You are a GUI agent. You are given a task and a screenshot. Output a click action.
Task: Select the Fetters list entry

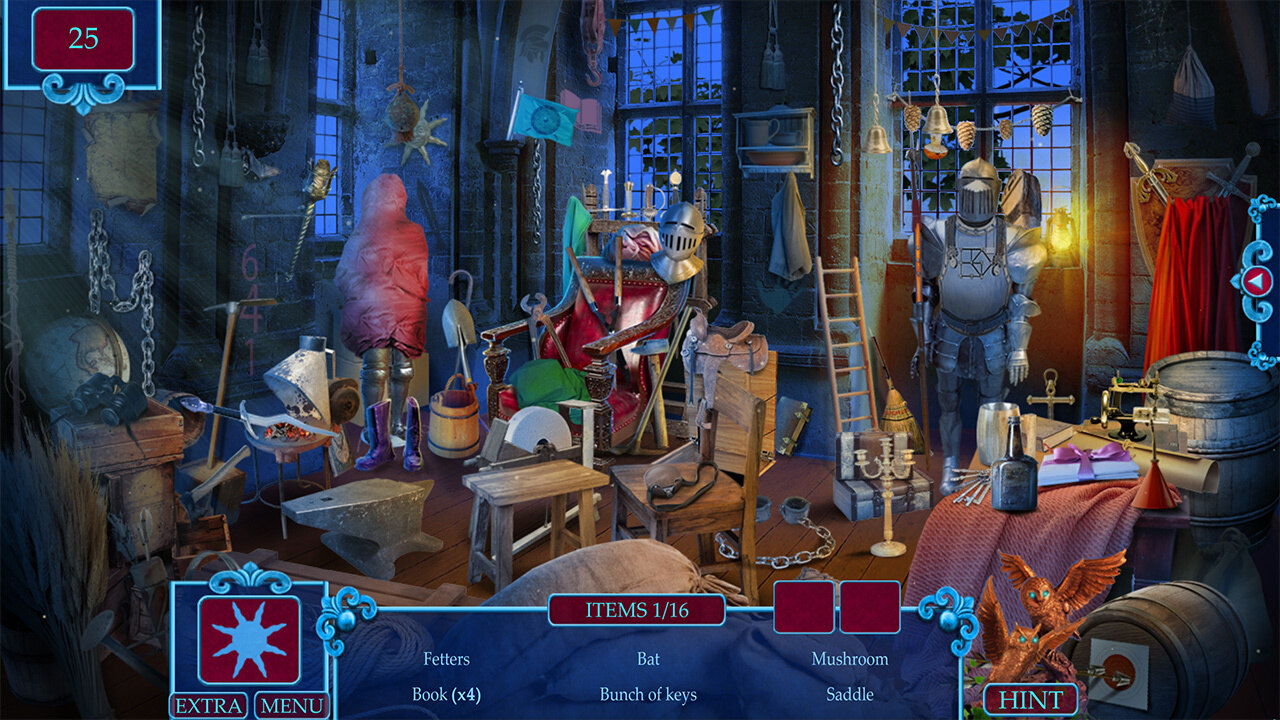pos(446,659)
